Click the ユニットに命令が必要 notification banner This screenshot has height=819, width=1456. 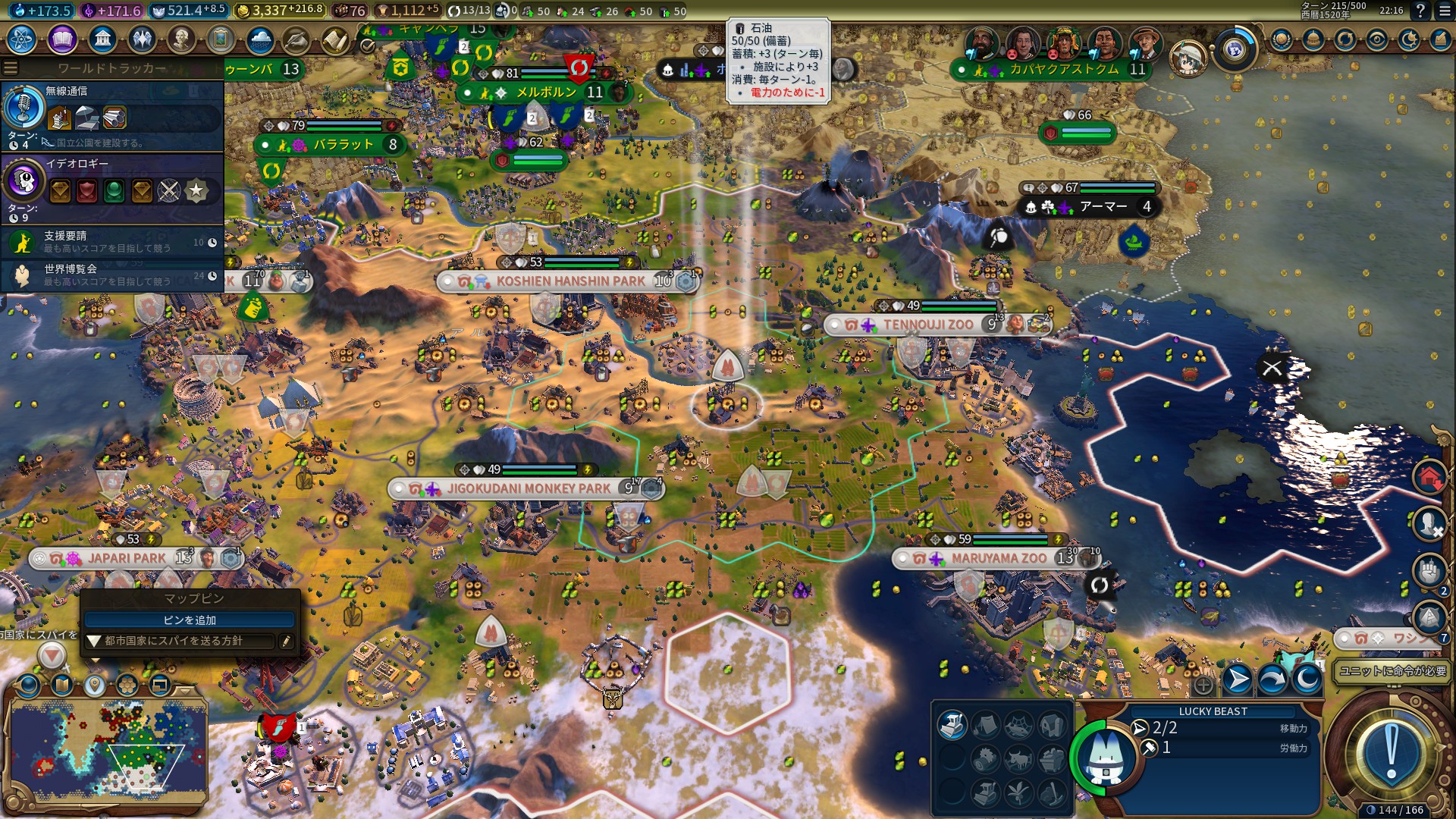[1392, 671]
